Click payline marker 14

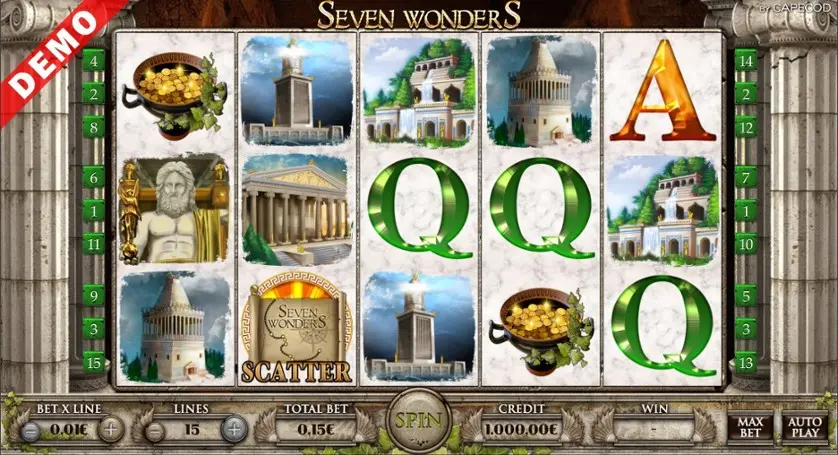tap(745, 61)
